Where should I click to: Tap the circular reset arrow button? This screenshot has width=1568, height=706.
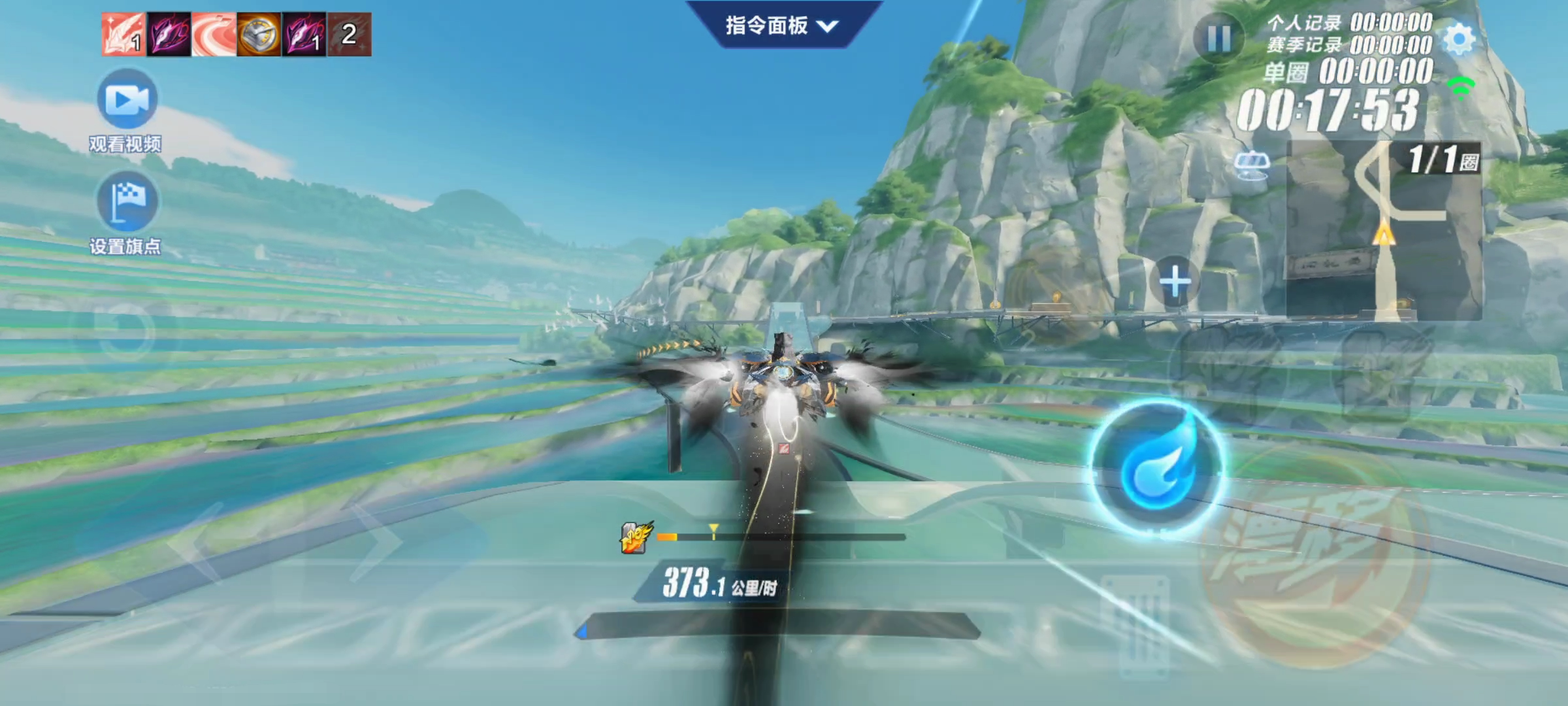[124, 329]
